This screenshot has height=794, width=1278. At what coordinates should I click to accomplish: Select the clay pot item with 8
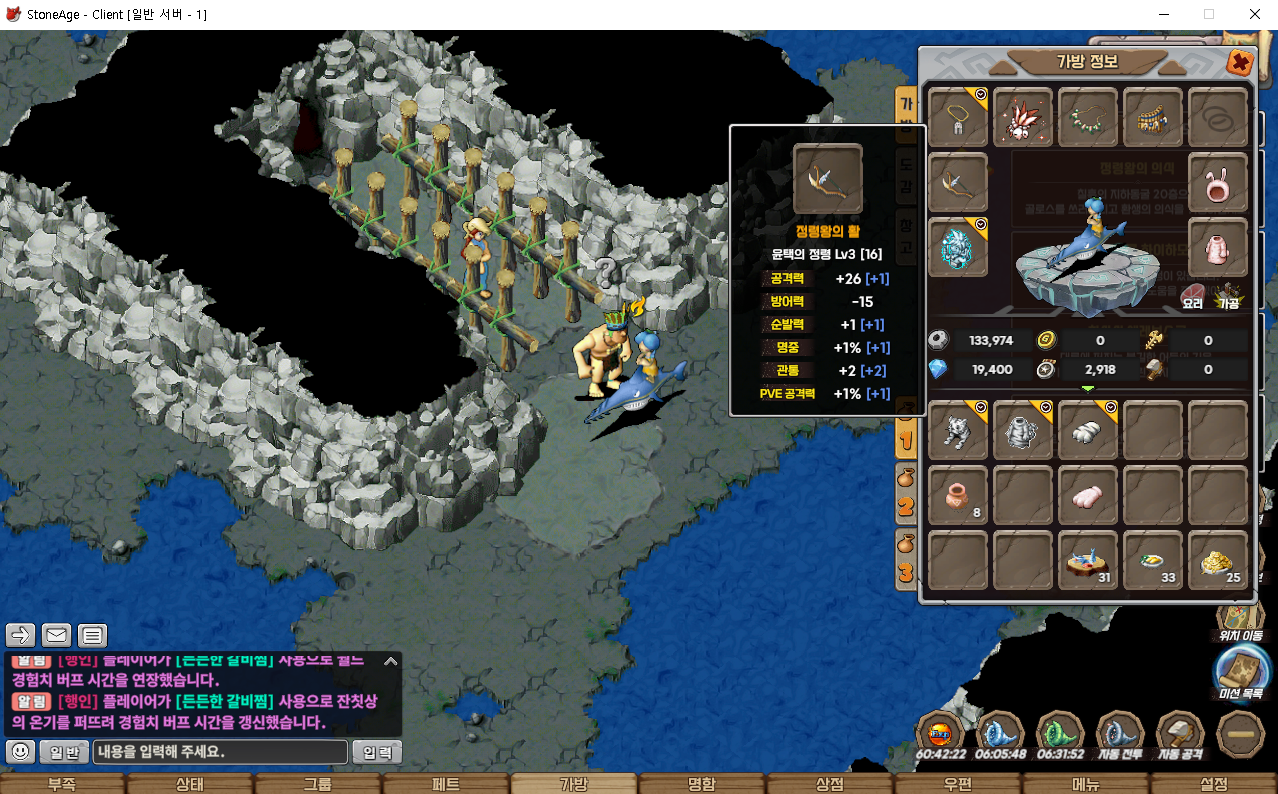tap(958, 496)
